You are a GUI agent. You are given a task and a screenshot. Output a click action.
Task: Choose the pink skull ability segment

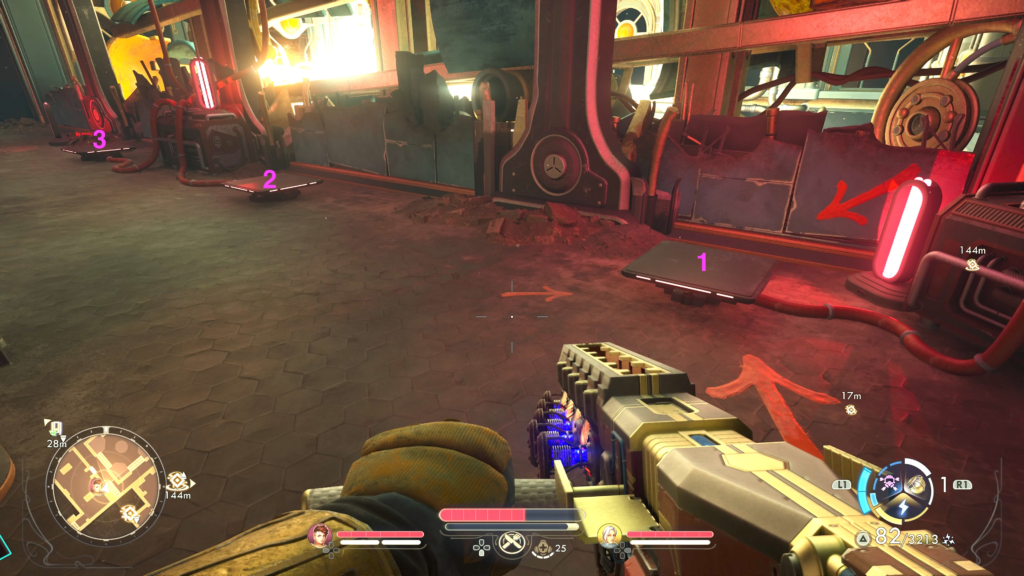click(x=886, y=484)
